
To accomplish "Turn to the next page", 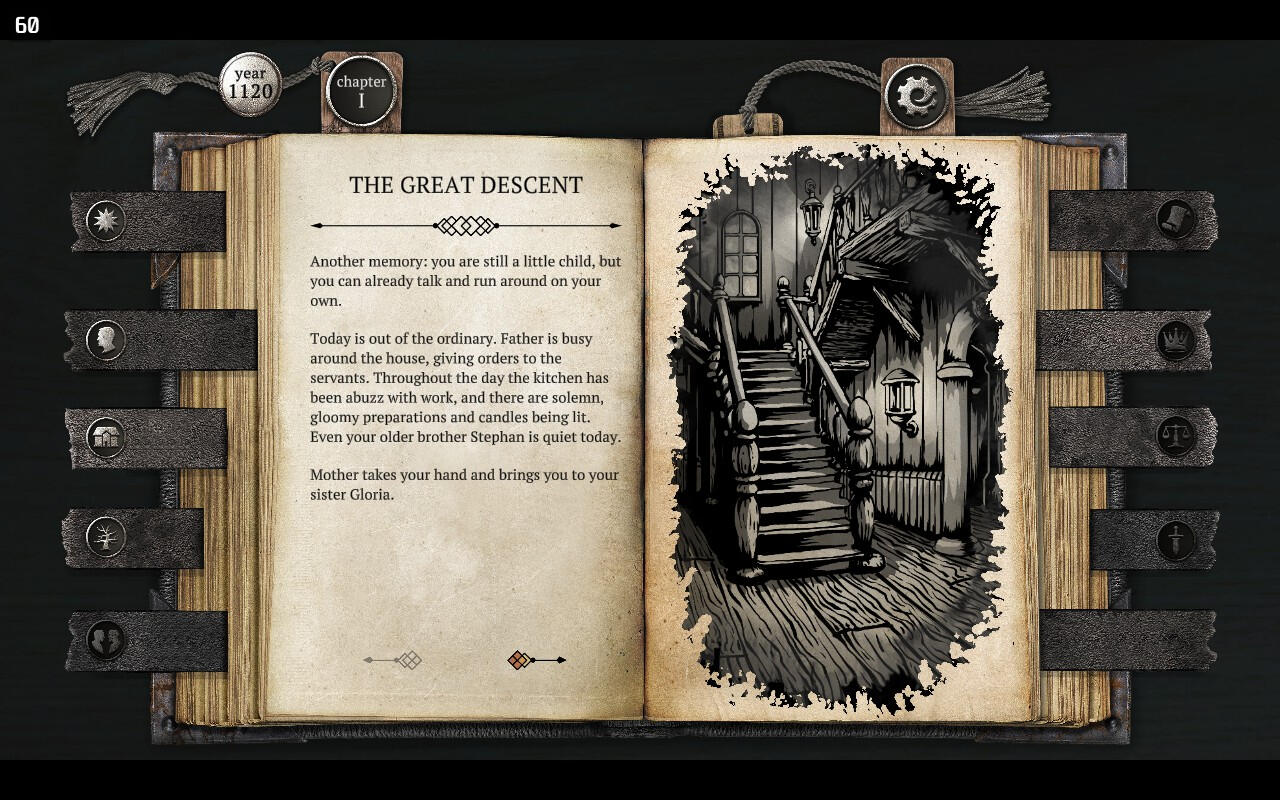I will click(x=536, y=660).
